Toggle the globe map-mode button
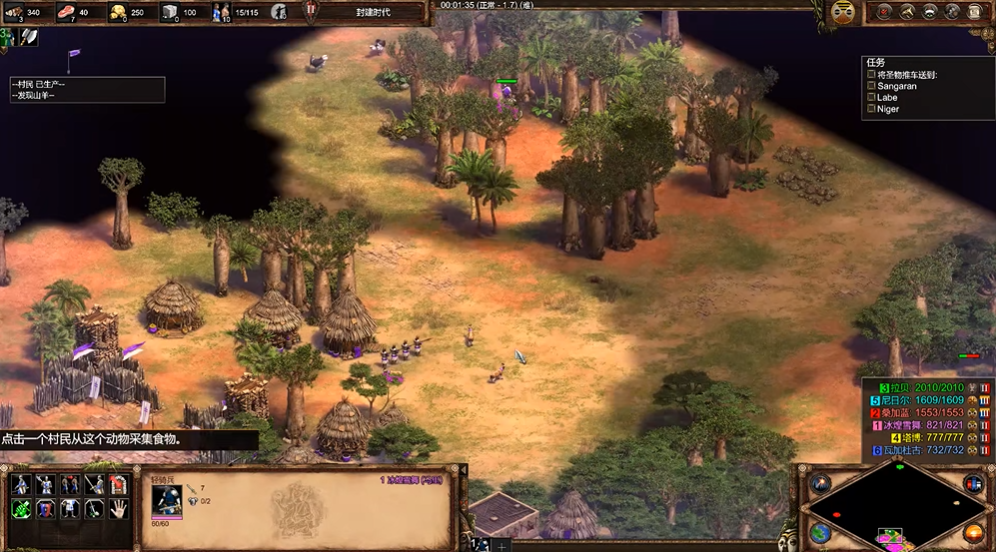 821,534
